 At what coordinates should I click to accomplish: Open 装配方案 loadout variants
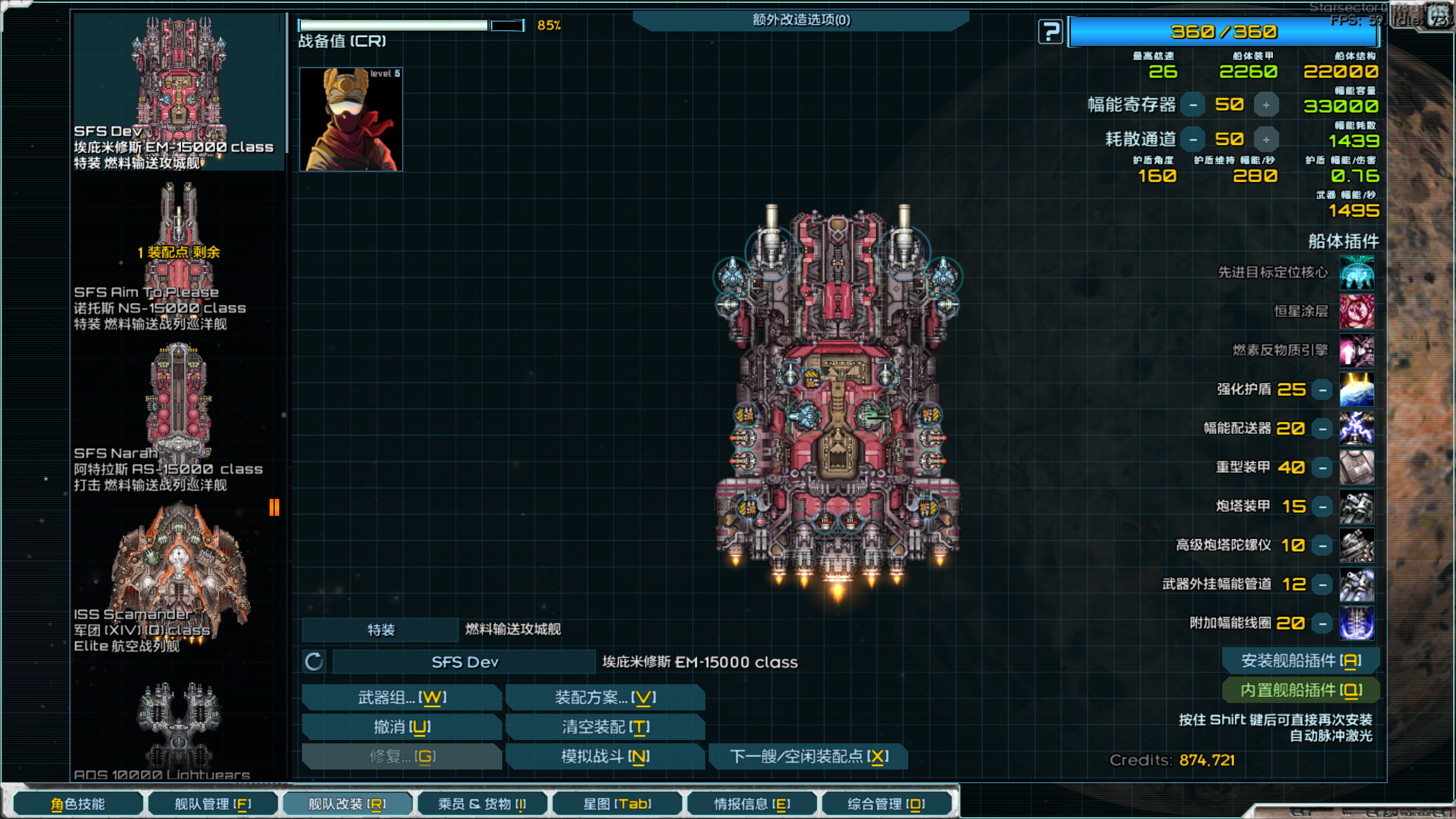tap(605, 697)
